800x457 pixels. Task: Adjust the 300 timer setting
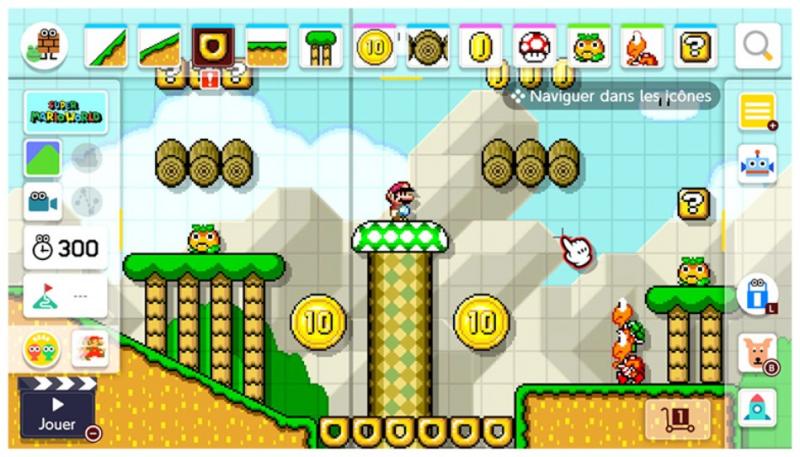point(66,247)
